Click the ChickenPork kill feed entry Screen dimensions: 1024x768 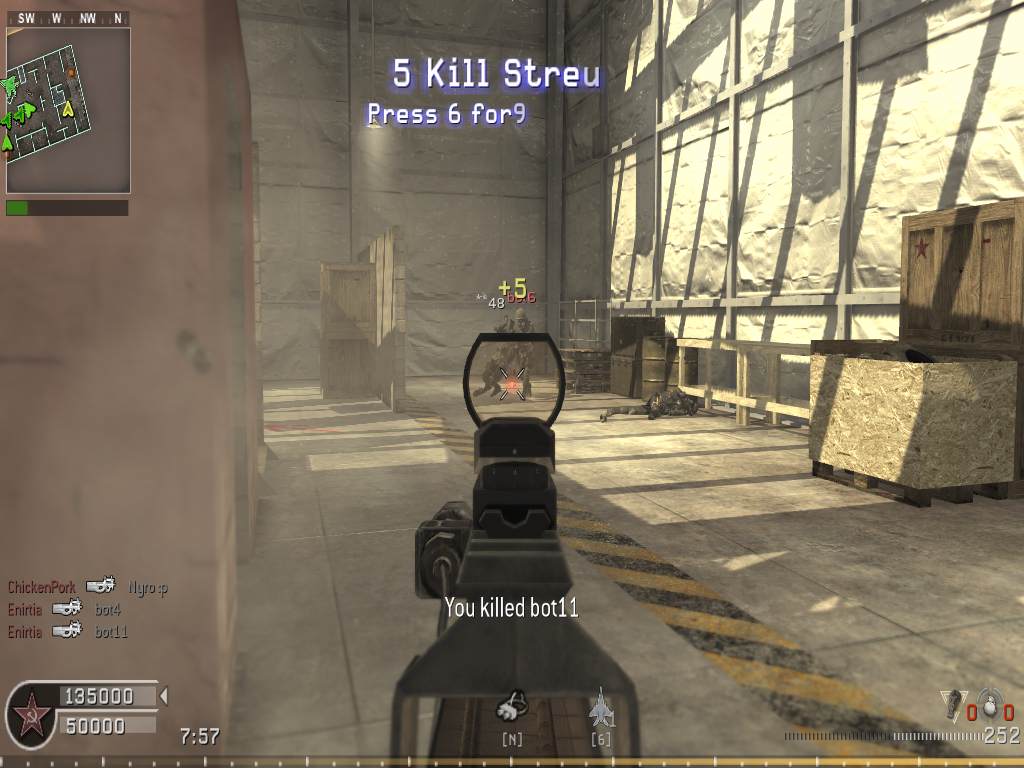click(87, 587)
